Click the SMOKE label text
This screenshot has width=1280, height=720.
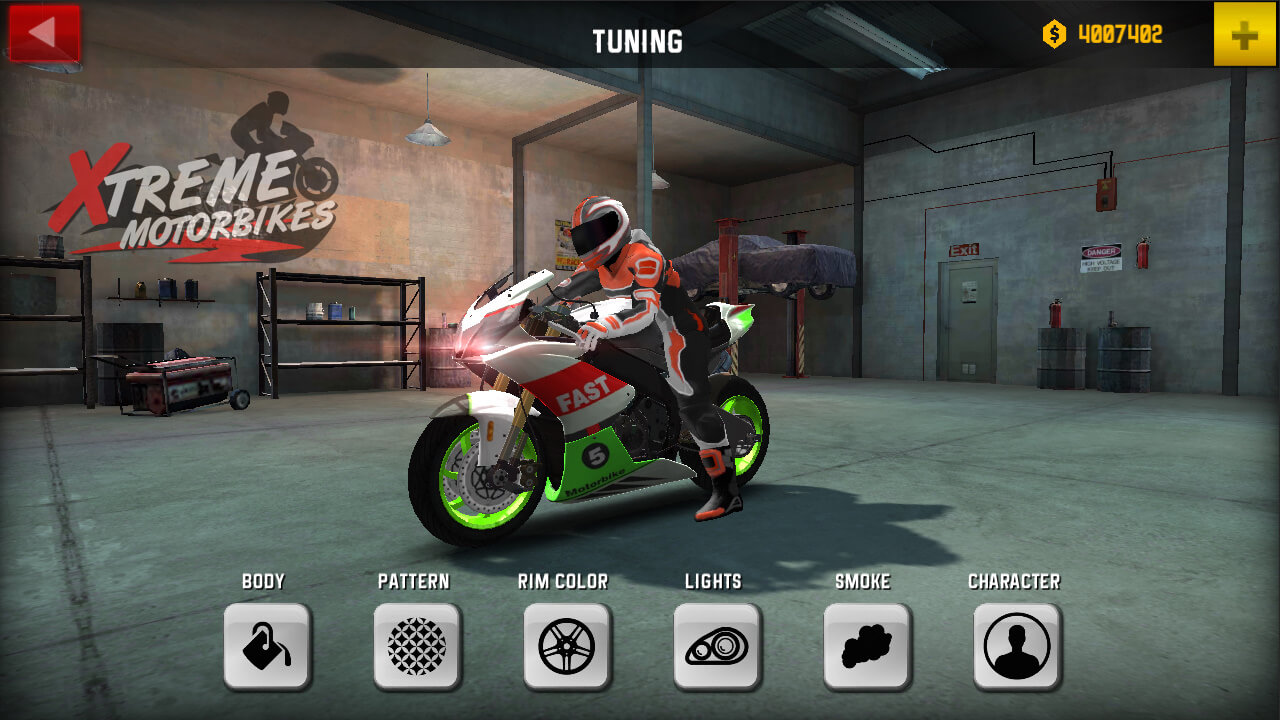[864, 581]
